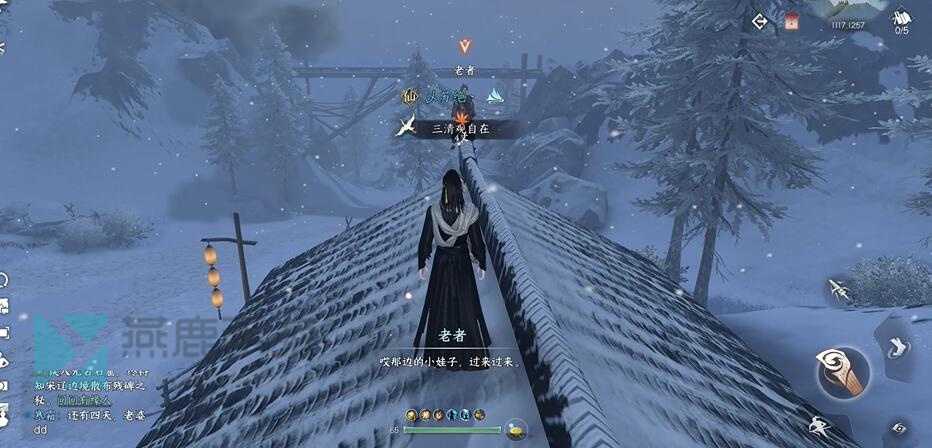
Task: Use the yellow potion flask
Action: point(516,429)
